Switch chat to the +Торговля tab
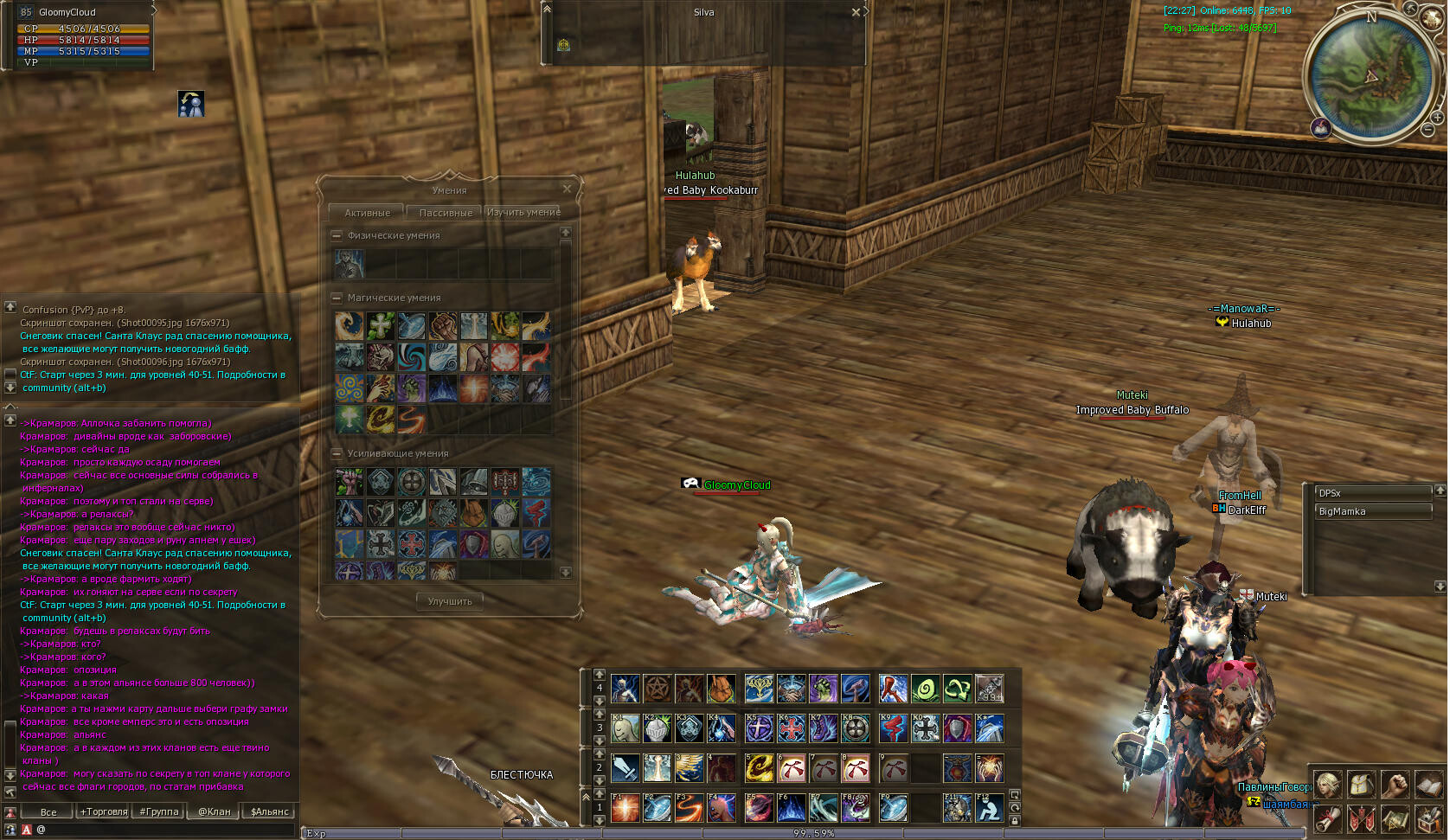Screen dimensions: 1450x840 pyautogui.click(x=104, y=811)
